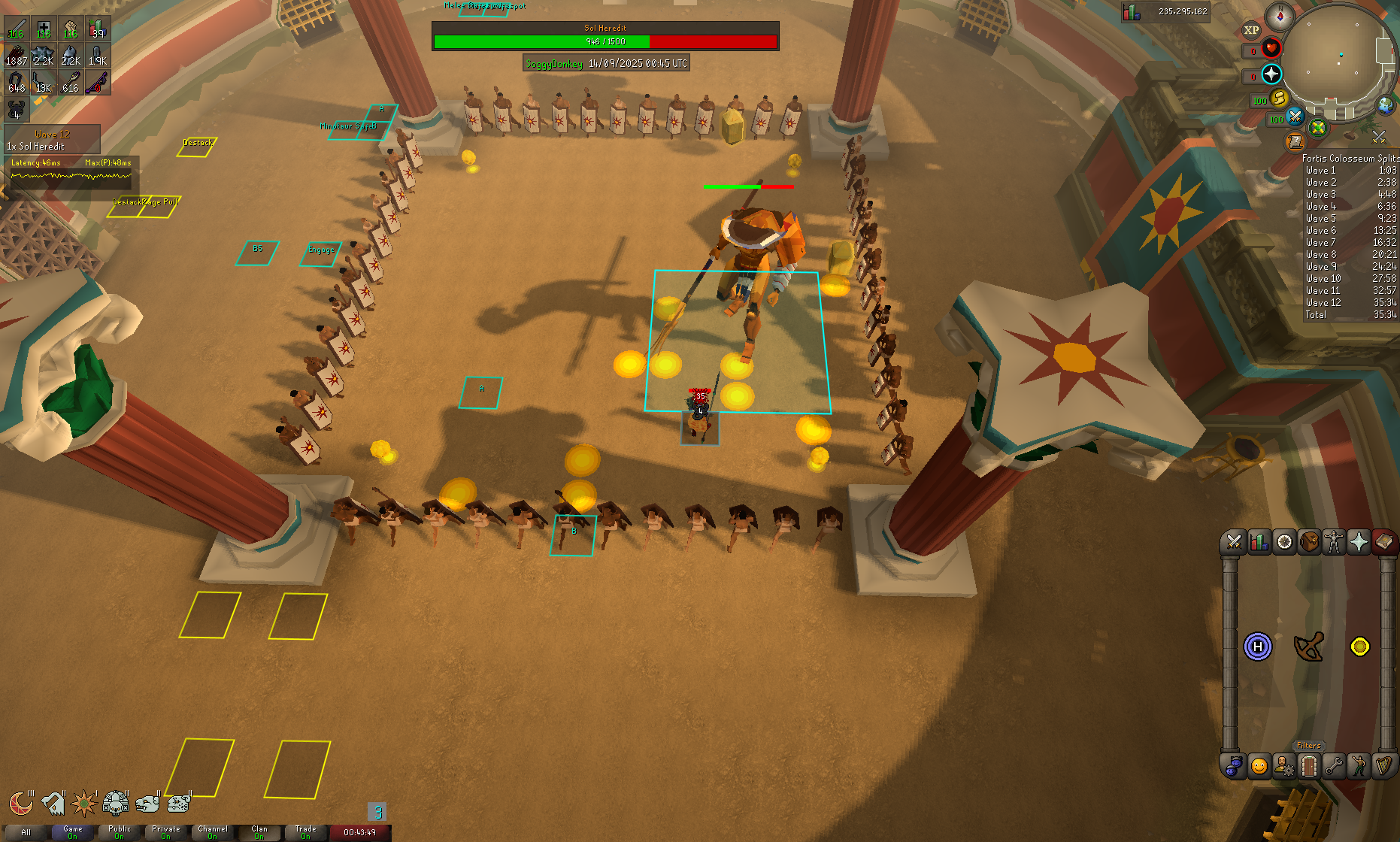Open the Settings wrench tab
Viewport: 1400px width, 842px height.
1334,766
